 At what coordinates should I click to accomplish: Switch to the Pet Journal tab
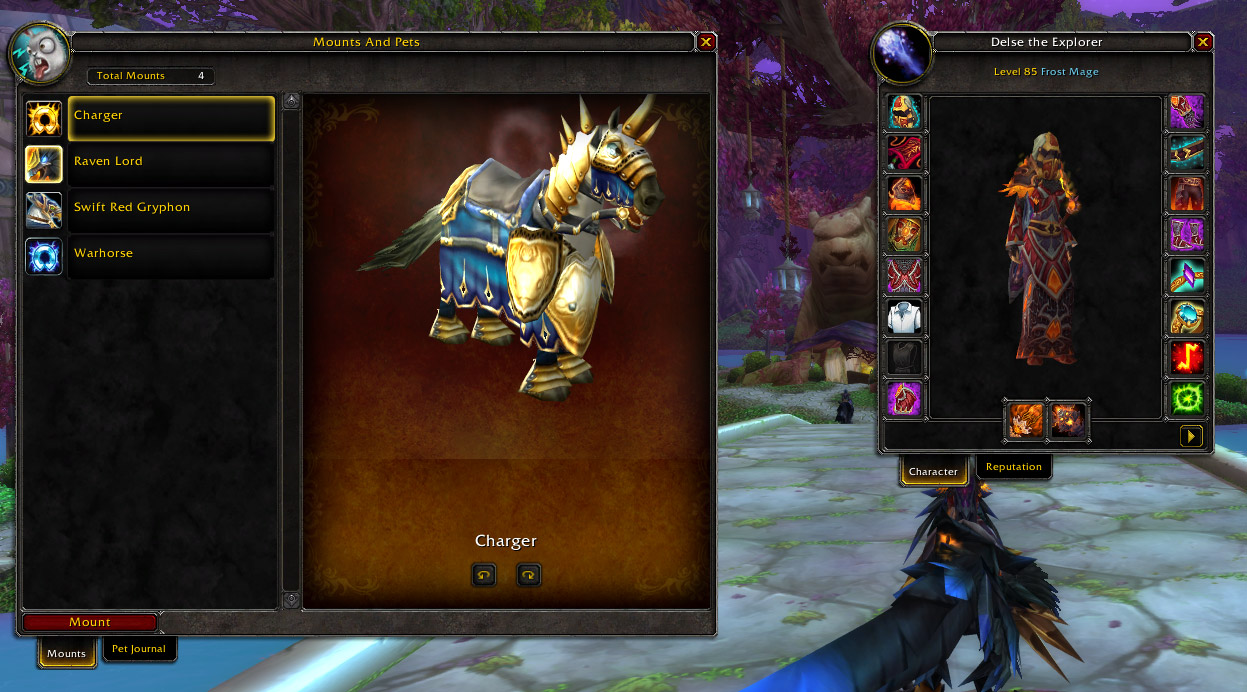pos(140,649)
